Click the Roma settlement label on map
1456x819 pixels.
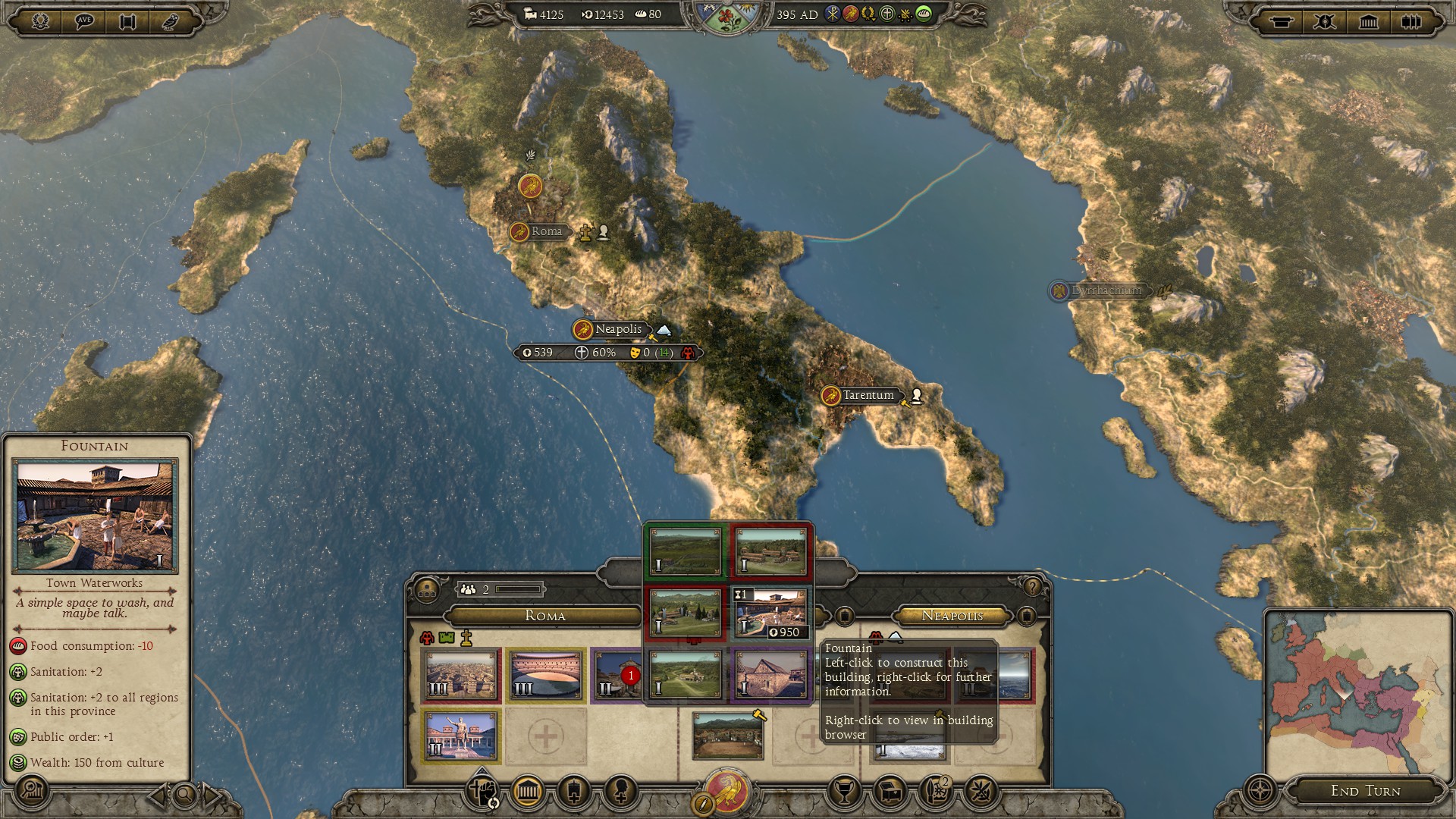[x=545, y=231]
